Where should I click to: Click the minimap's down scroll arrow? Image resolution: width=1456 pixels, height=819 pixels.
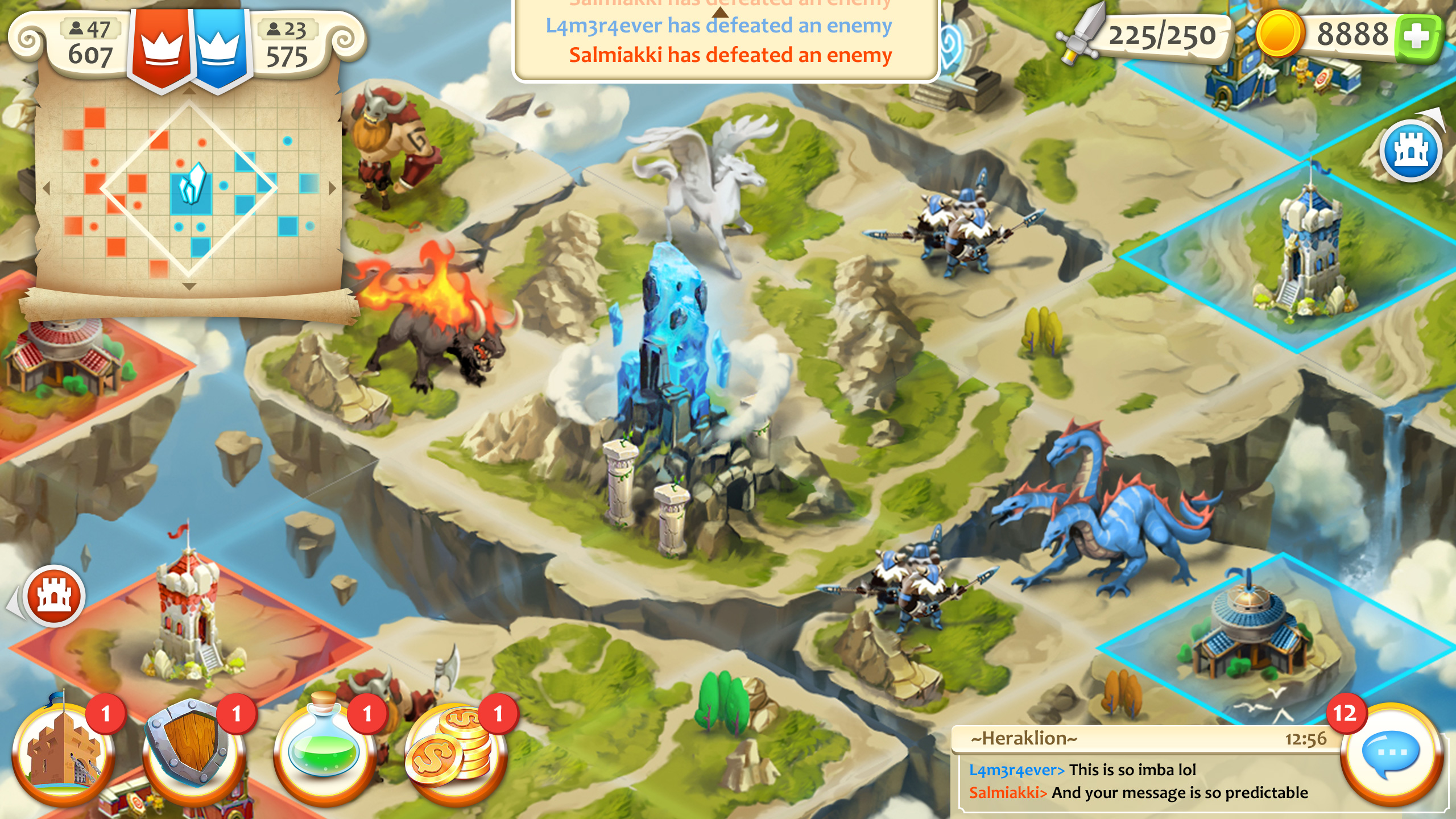[189, 287]
